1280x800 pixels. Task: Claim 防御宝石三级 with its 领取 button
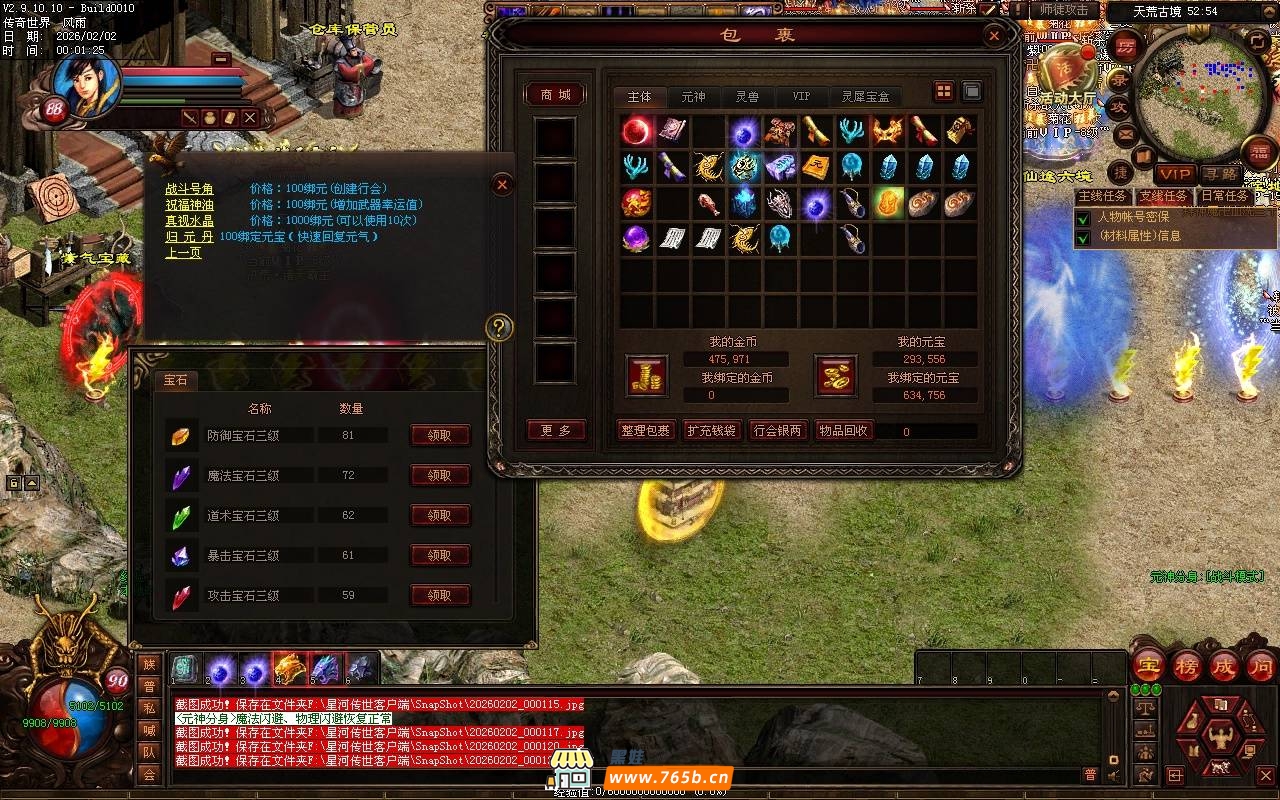440,436
